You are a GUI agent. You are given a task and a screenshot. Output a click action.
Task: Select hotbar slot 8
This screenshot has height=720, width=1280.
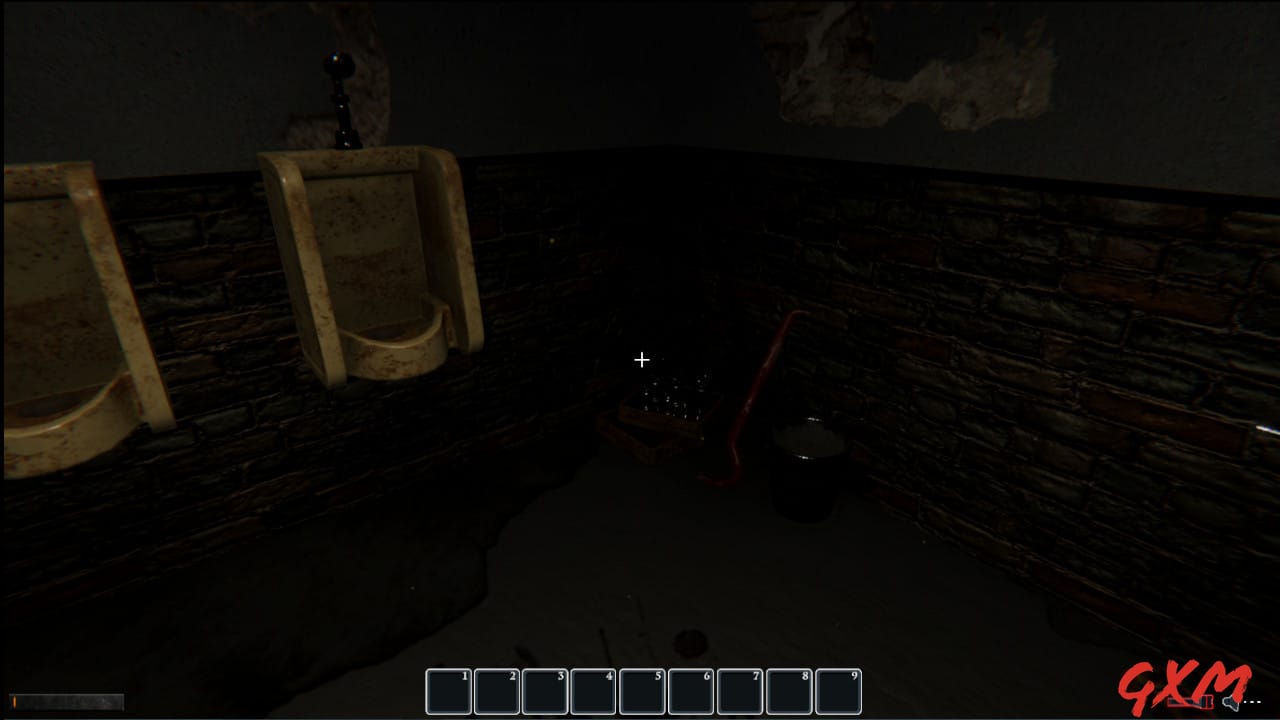789,690
